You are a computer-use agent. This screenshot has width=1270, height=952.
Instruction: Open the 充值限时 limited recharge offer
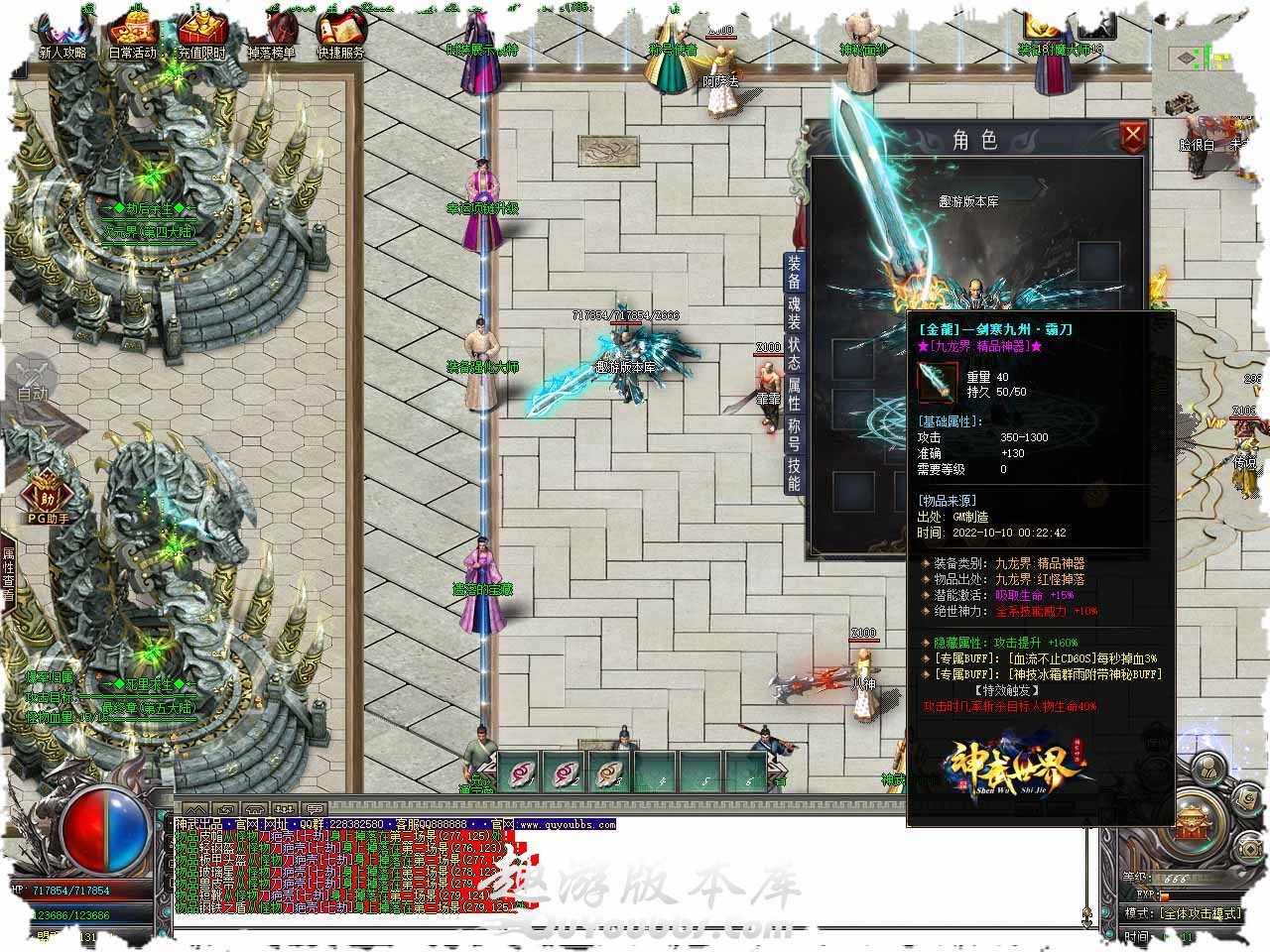click(x=201, y=38)
